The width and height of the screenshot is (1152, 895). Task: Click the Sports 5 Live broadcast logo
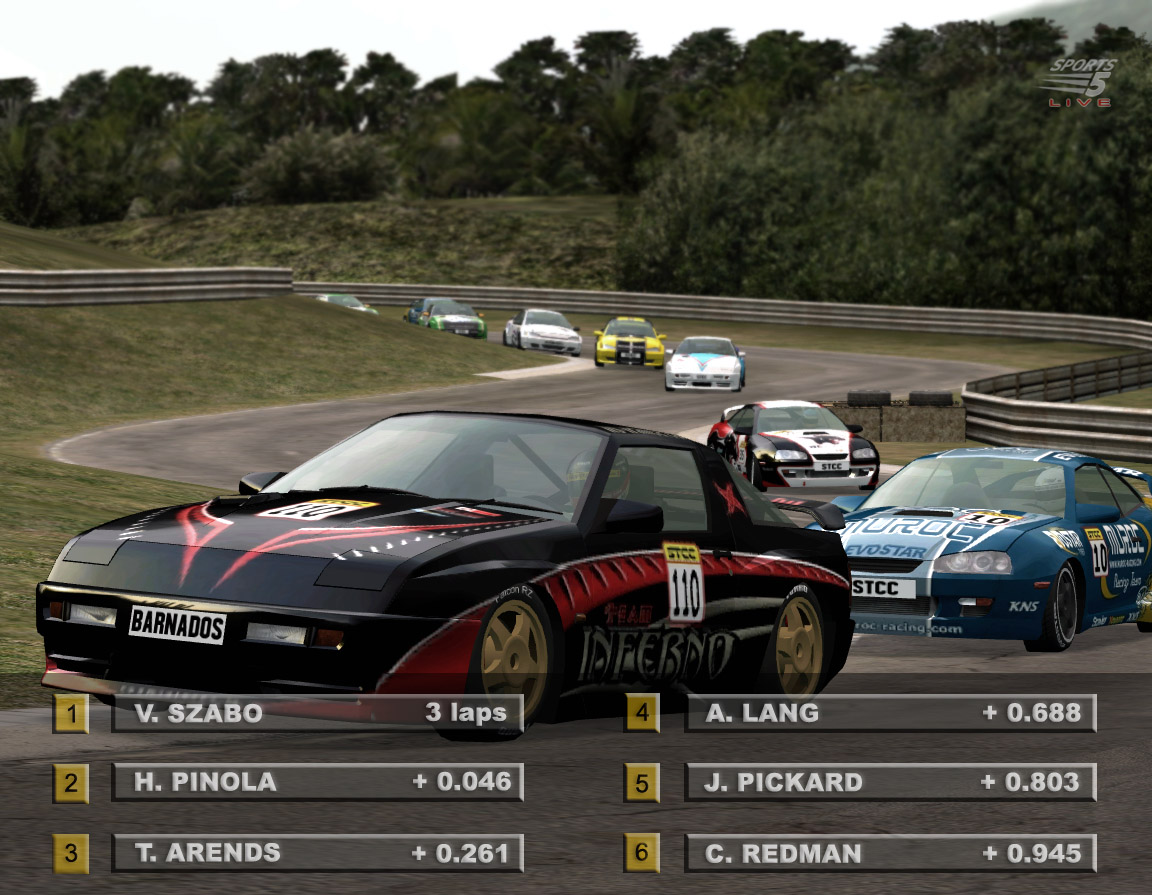pos(1082,82)
